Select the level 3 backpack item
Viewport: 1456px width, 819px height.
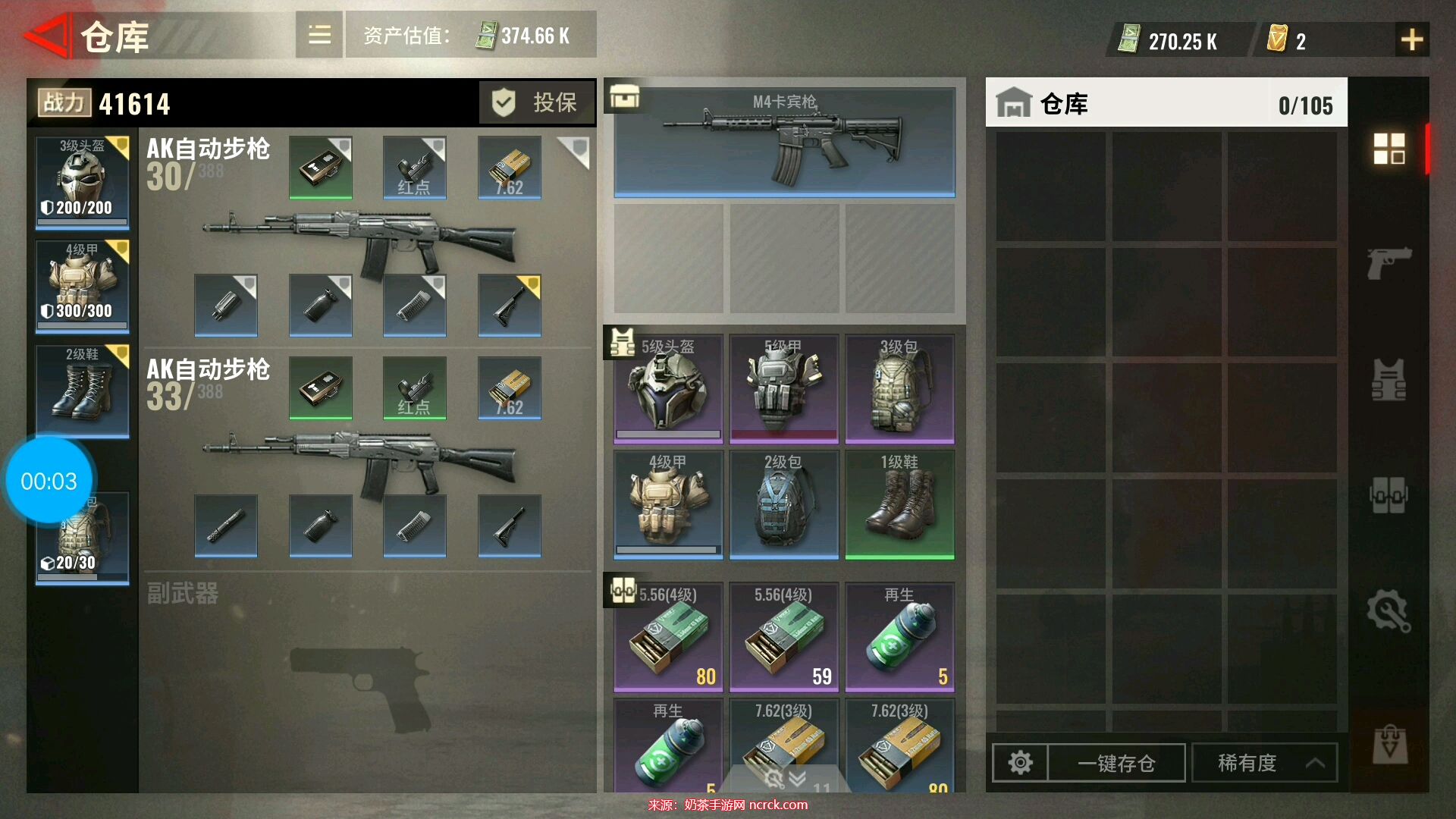click(899, 388)
